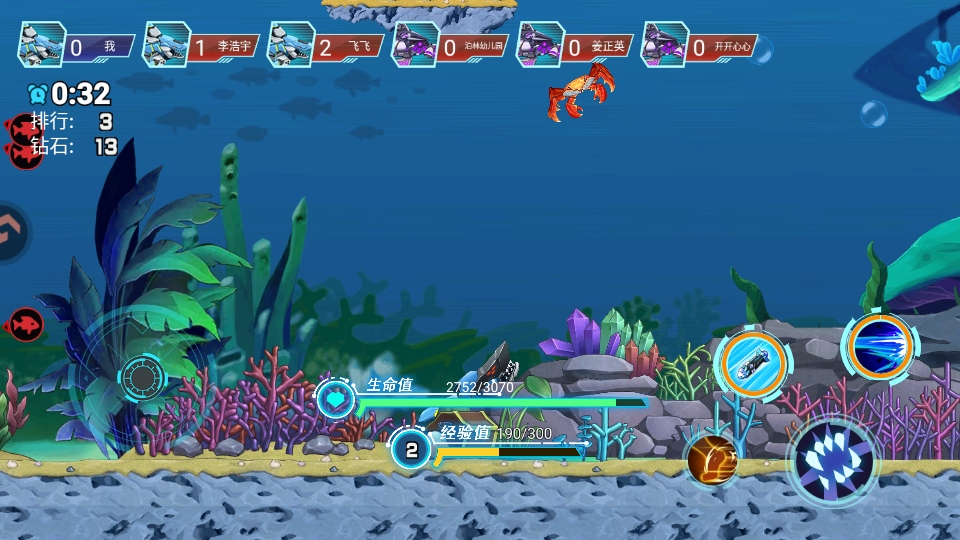Pick the 开开心心 player panel
The width and height of the screenshot is (960, 540).
coord(698,46)
